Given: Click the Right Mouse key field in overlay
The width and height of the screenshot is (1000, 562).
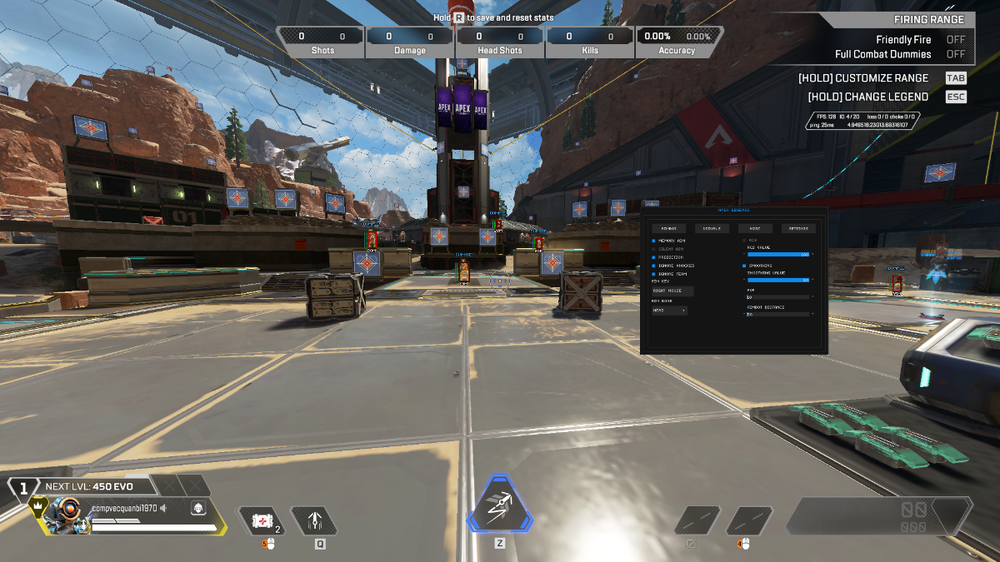Looking at the screenshot, I should 672,290.
